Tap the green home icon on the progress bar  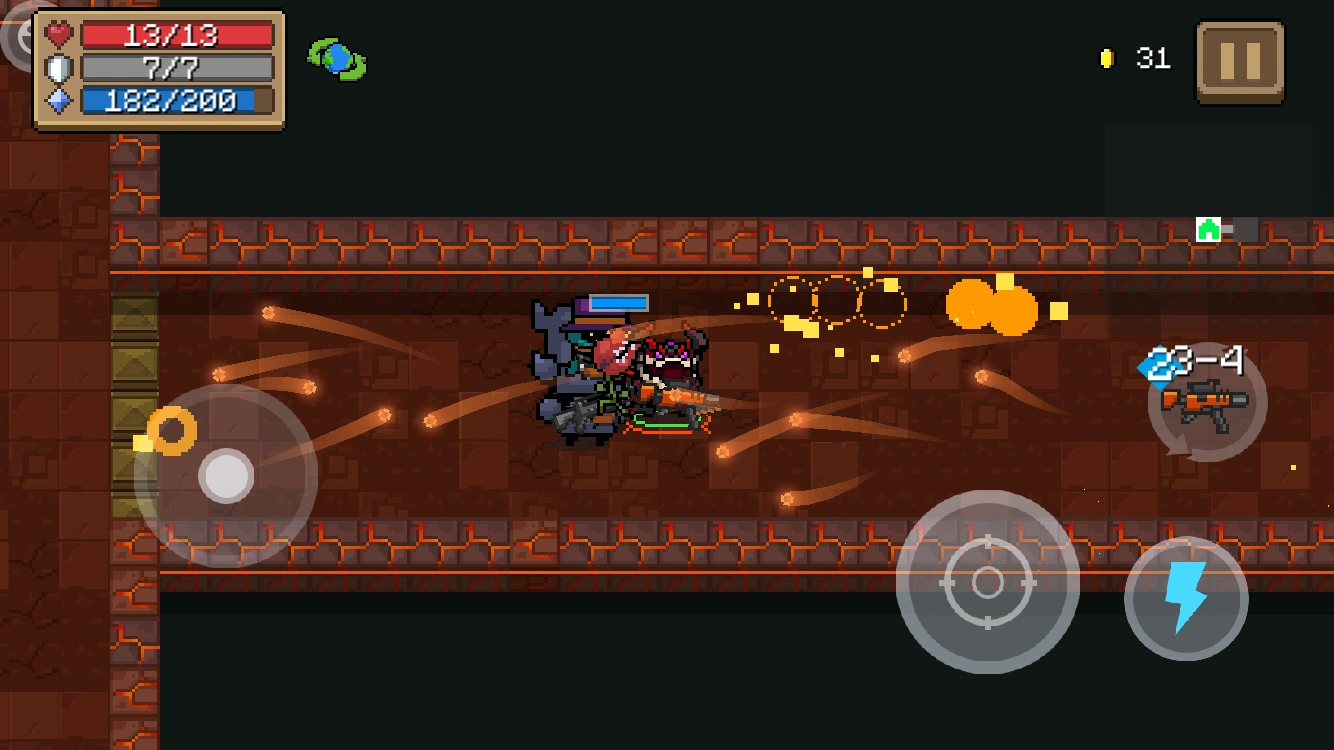[1207, 228]
